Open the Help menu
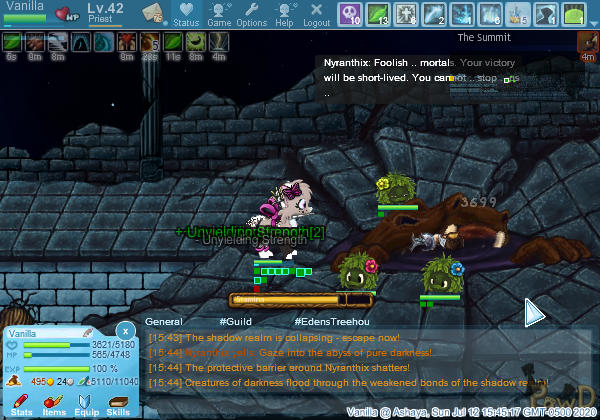600x420 pixels. click(284, 14)
